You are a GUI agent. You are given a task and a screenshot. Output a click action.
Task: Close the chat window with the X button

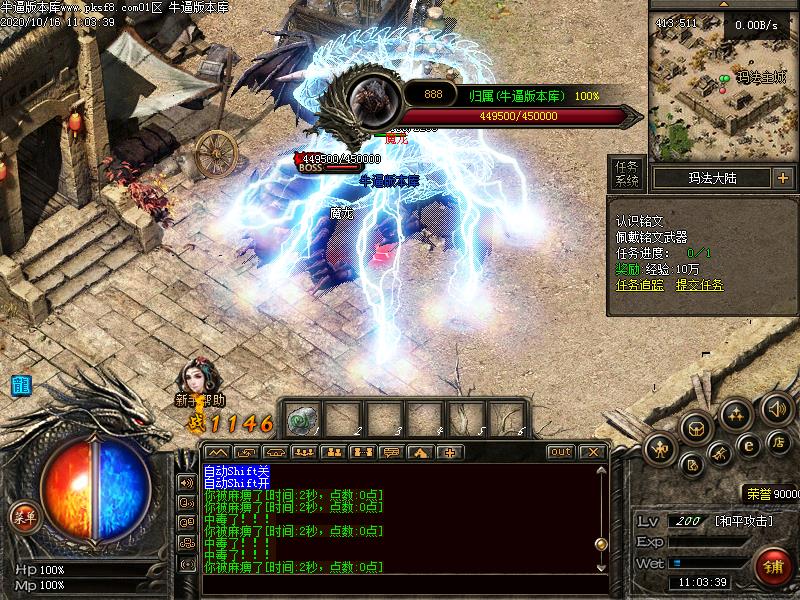pos(593,452)
